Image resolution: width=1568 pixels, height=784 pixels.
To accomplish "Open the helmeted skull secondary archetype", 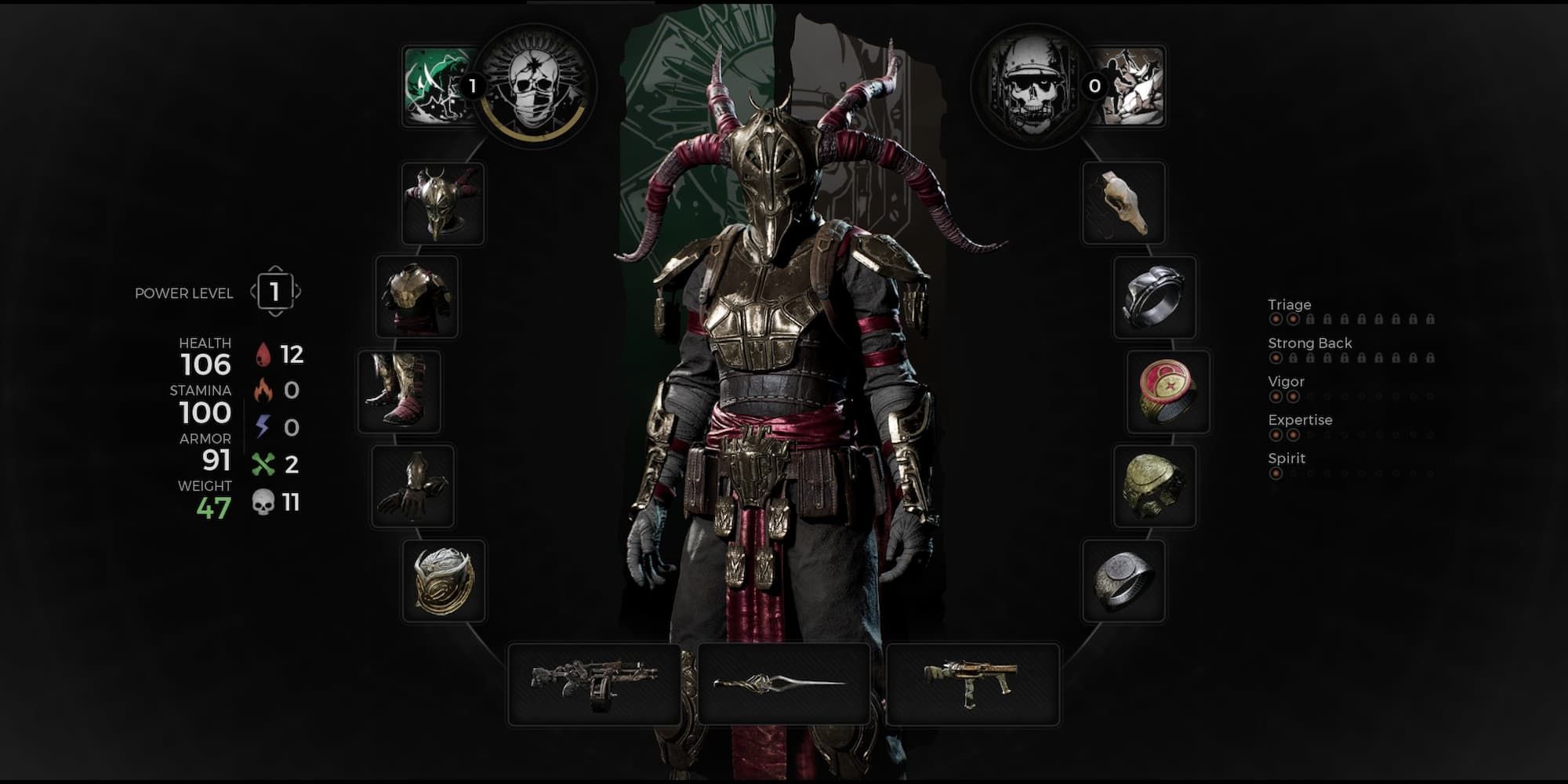I will [1033, 86].
